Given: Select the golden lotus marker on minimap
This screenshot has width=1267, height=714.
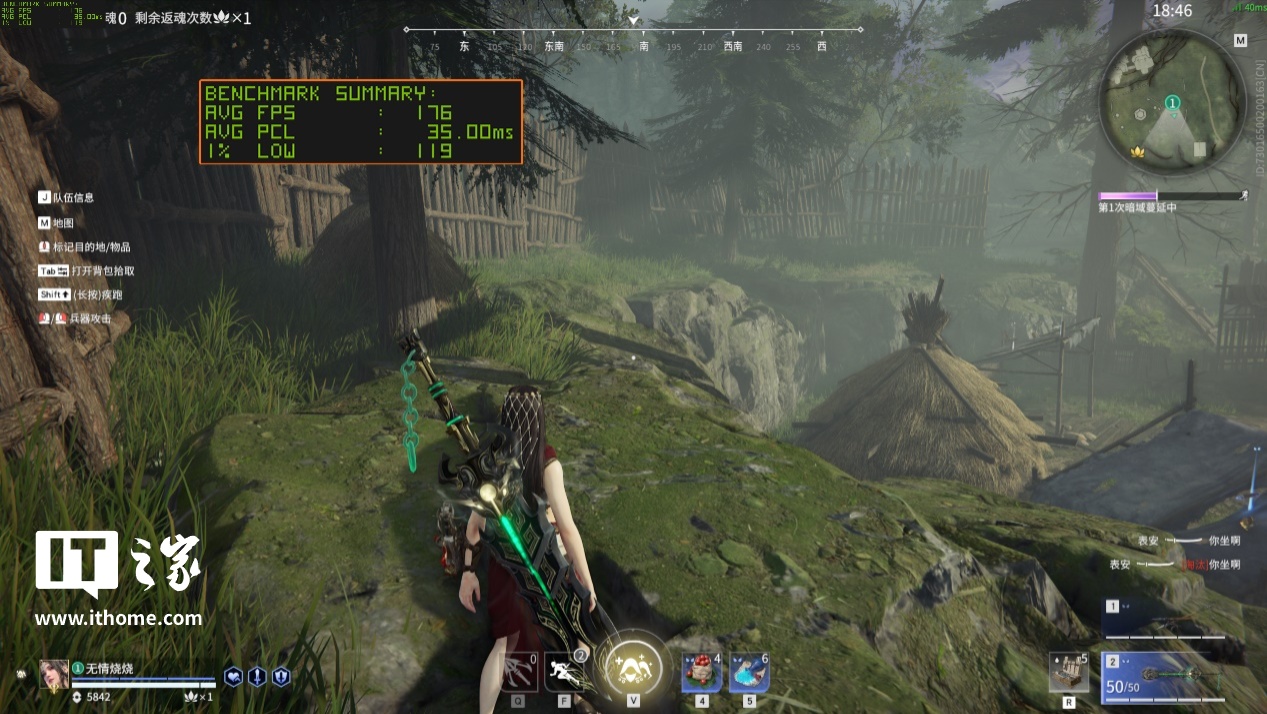Looking at the screenshot, I should click(1135, 152).
